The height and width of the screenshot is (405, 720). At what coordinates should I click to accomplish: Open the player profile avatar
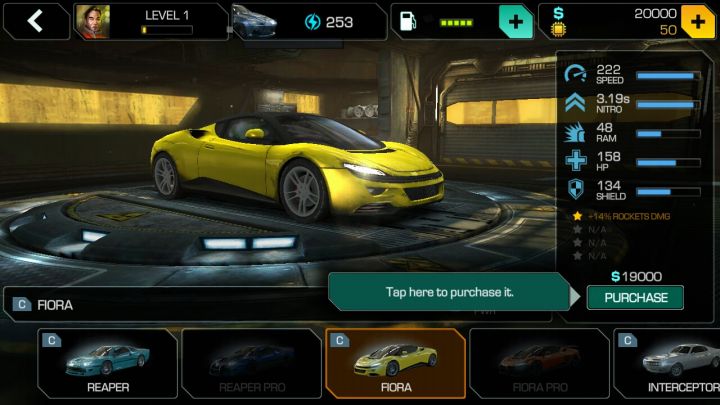pos(92,21)
